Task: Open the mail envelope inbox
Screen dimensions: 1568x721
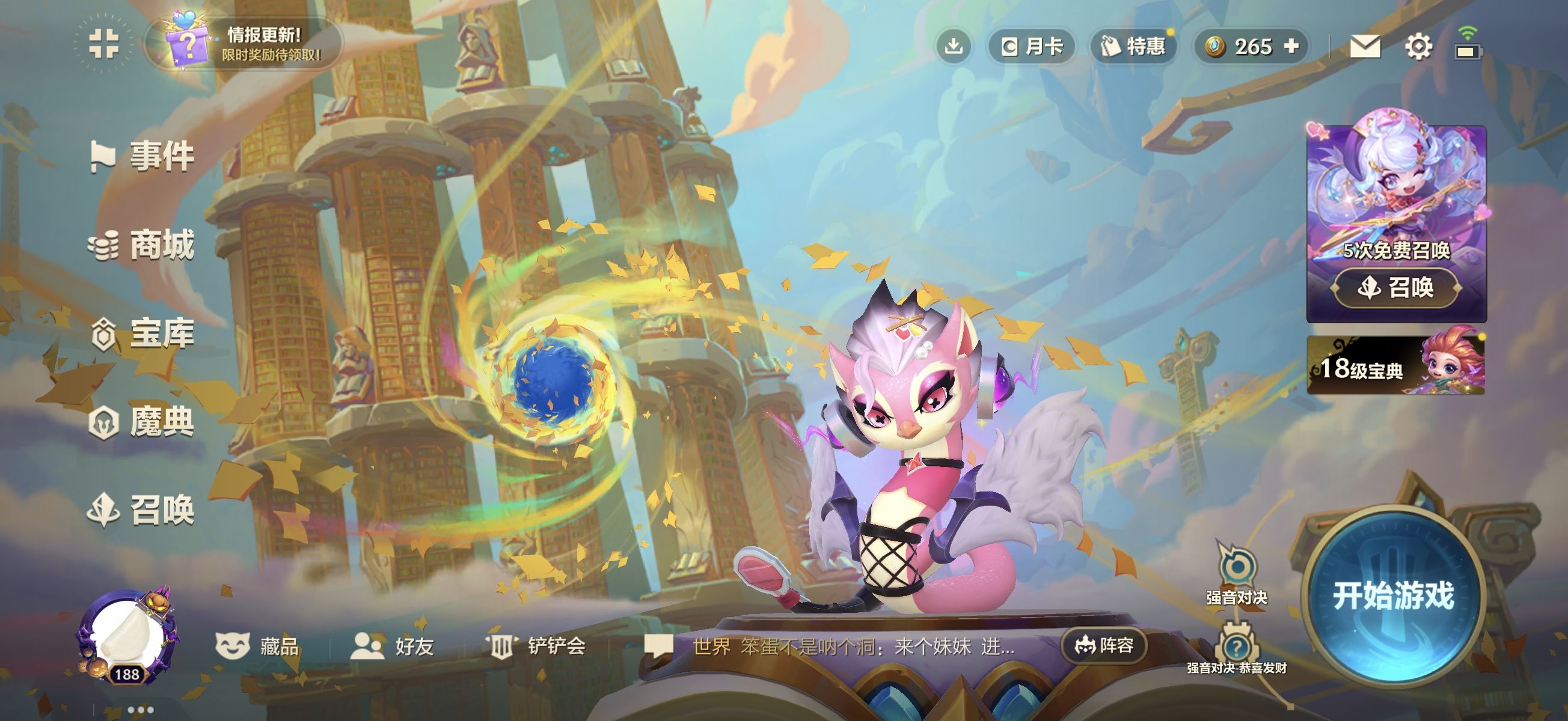Action: point(1365,46)
